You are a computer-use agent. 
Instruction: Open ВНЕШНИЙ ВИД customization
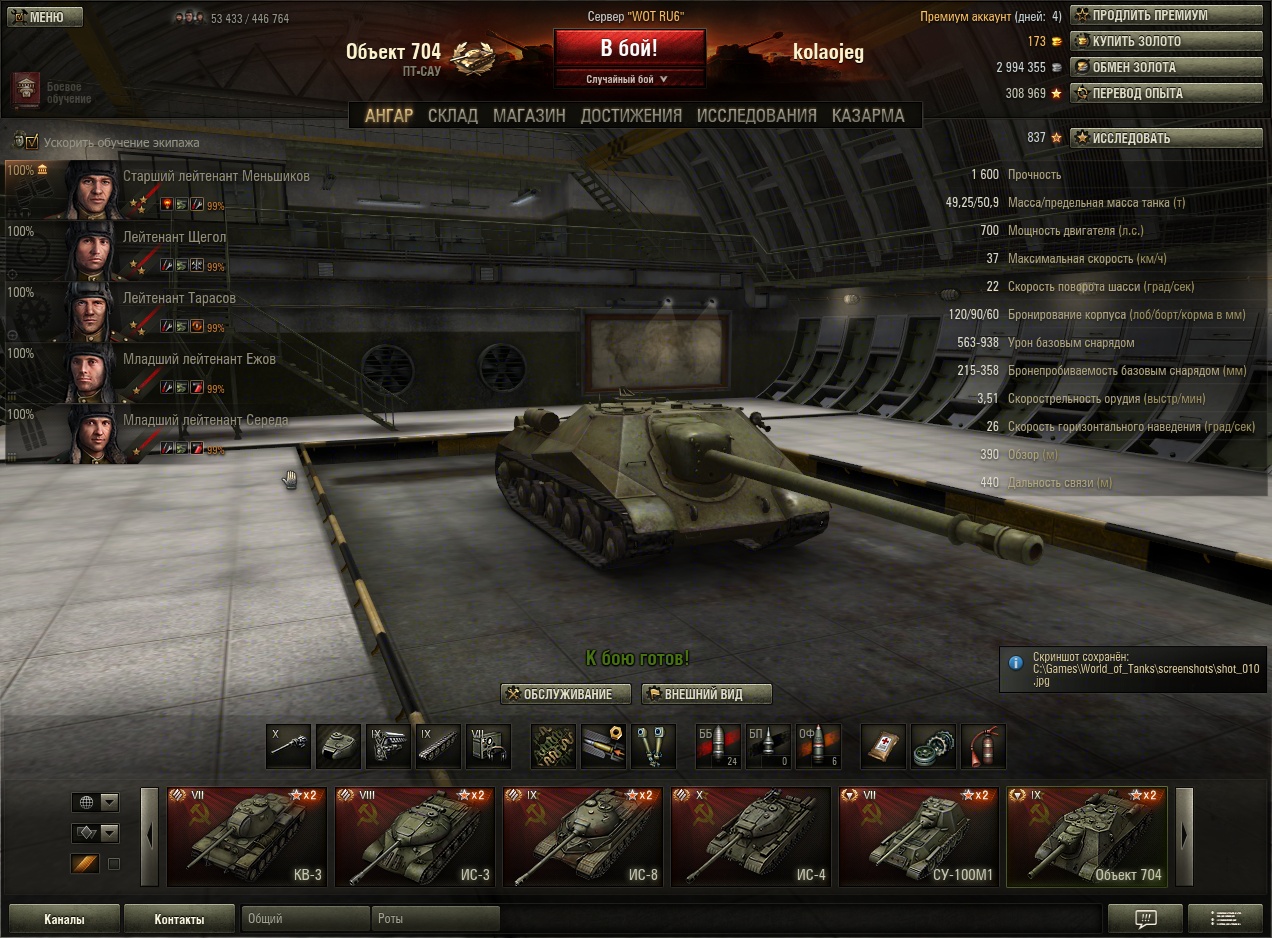[x=706, y=694]
